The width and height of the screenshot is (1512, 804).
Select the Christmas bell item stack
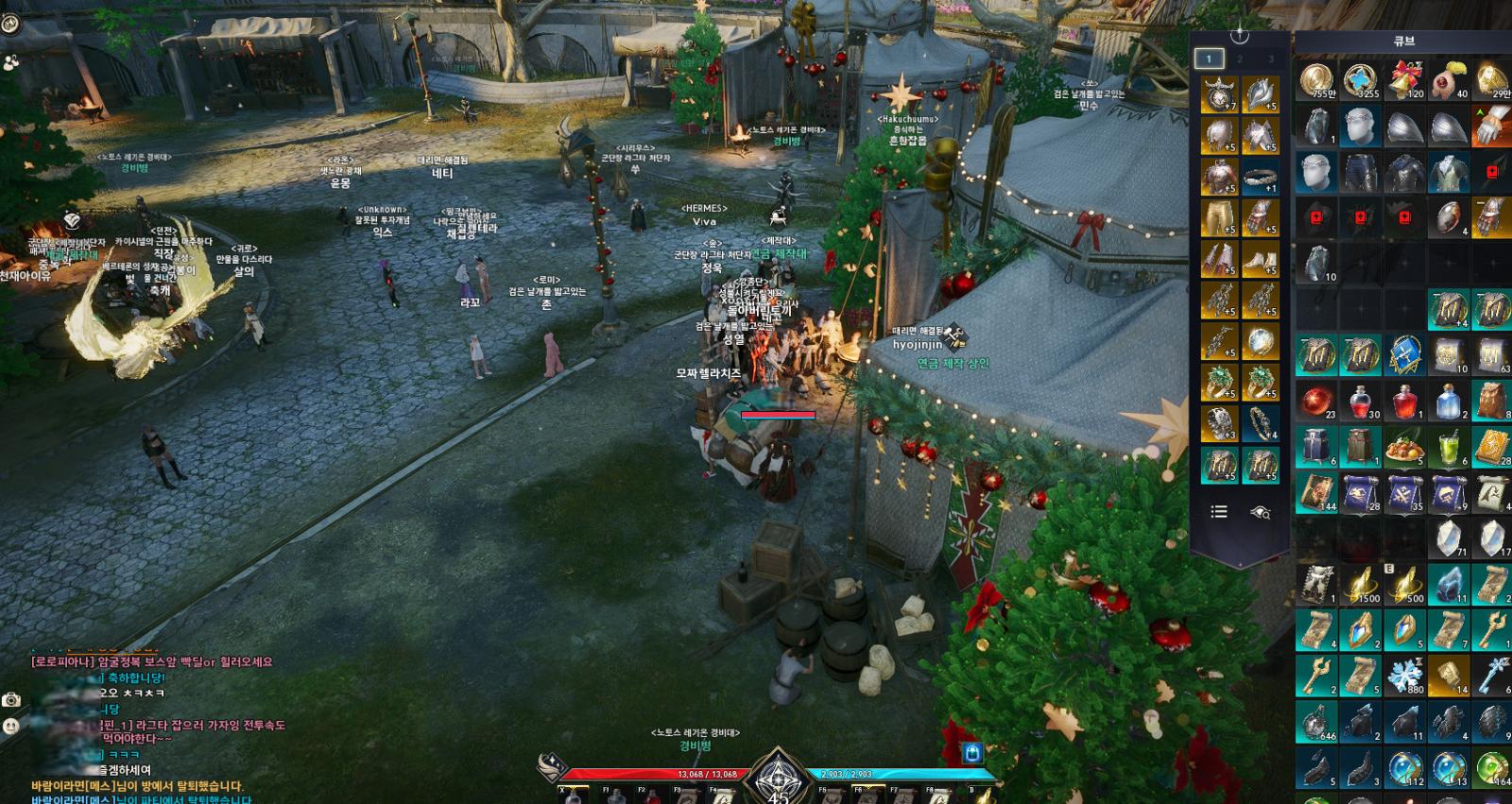pos(1406,81)
